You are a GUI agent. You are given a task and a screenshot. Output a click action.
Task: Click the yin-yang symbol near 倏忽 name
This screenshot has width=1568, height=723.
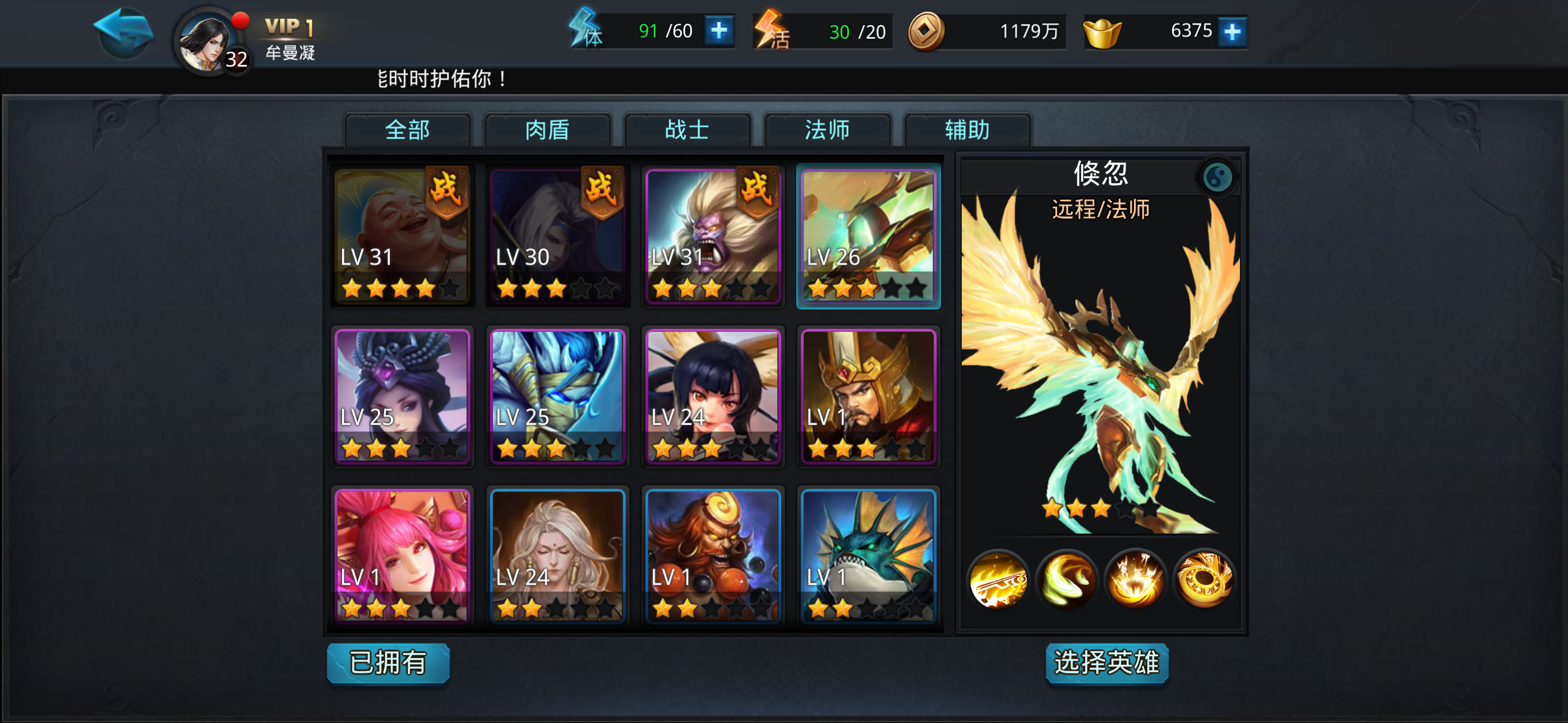point(1217,178)
